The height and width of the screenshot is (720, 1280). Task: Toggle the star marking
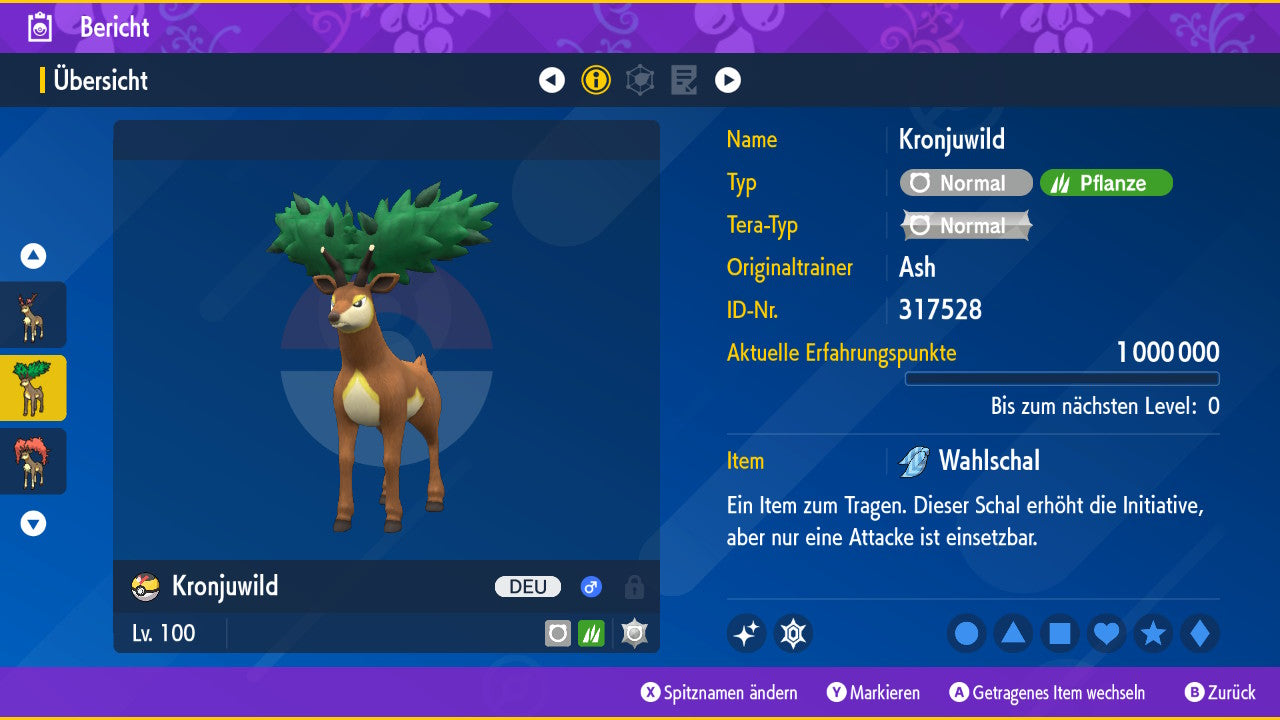pos(1153,634)
